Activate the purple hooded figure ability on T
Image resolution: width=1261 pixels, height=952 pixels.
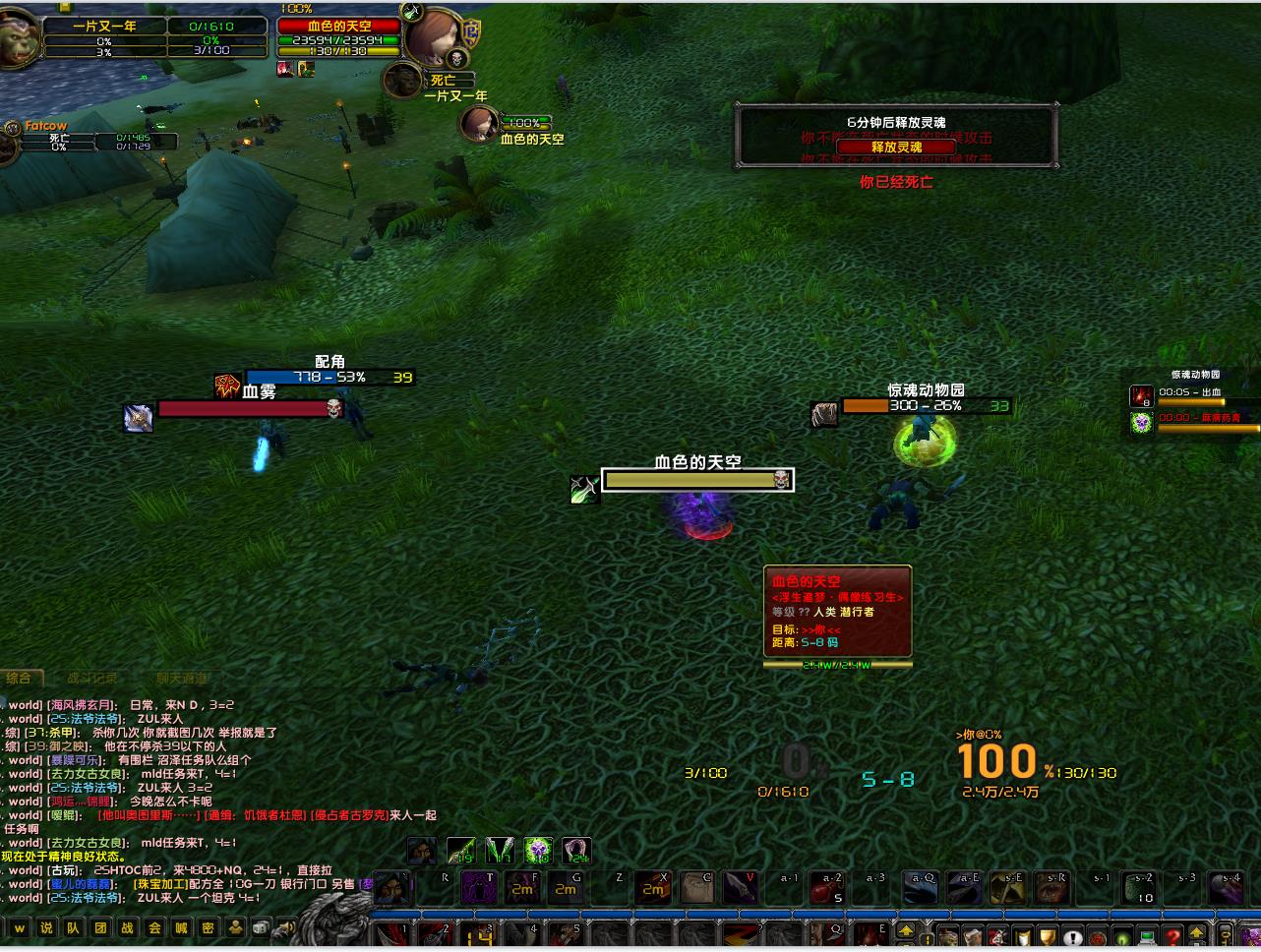click(x=480, y=887)
